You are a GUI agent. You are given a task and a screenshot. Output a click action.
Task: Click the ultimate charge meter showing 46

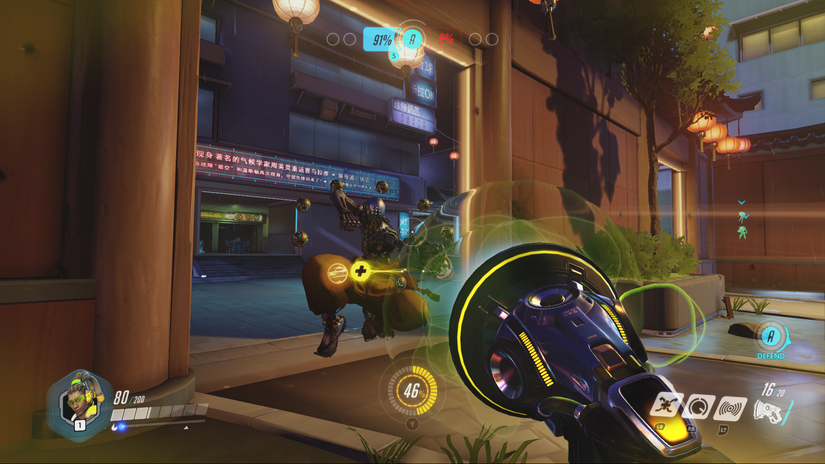[408, 389]
